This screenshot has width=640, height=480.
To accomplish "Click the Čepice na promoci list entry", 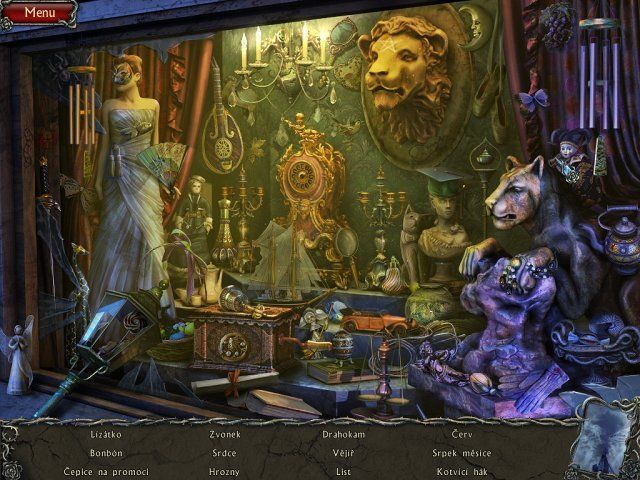I will click(x=106, y=471).
